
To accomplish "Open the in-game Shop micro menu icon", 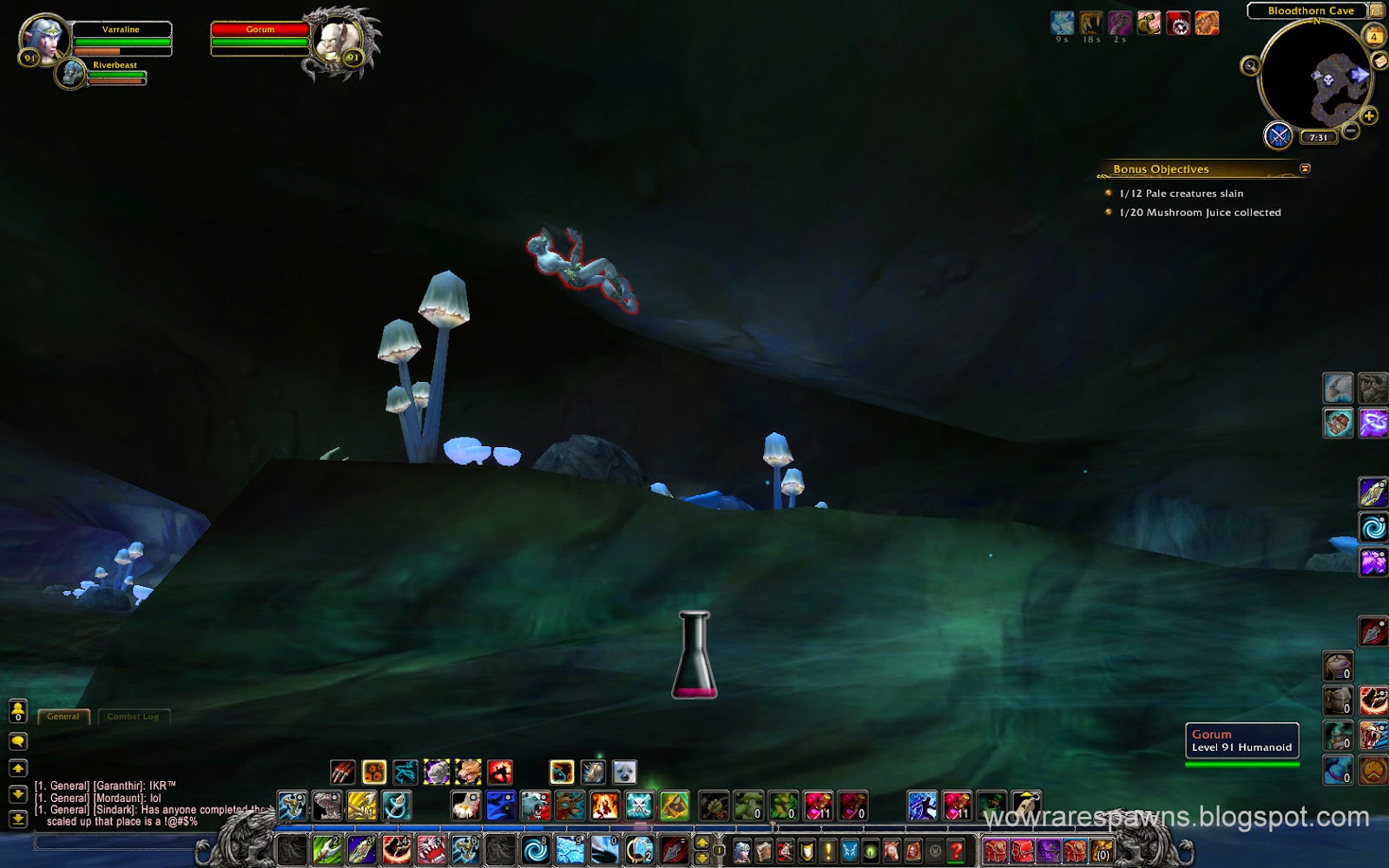I will point(934,851).
